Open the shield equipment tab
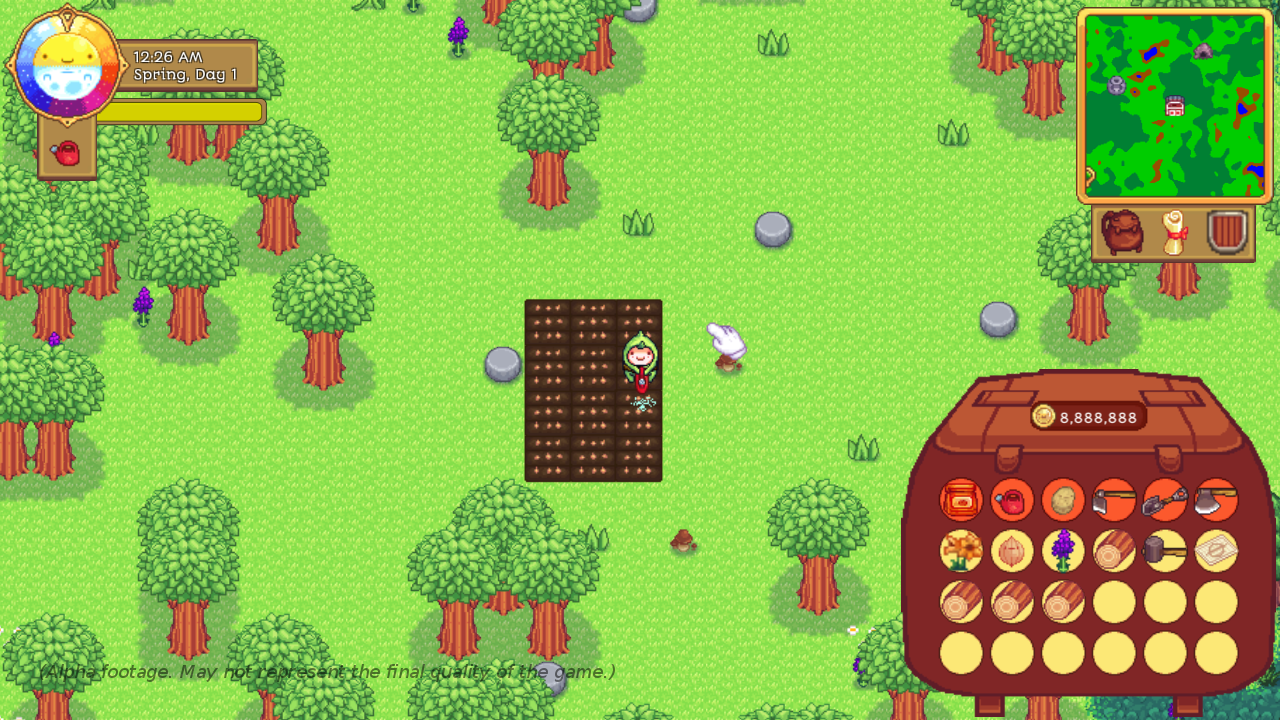1280x720 pixels. 1224,233
